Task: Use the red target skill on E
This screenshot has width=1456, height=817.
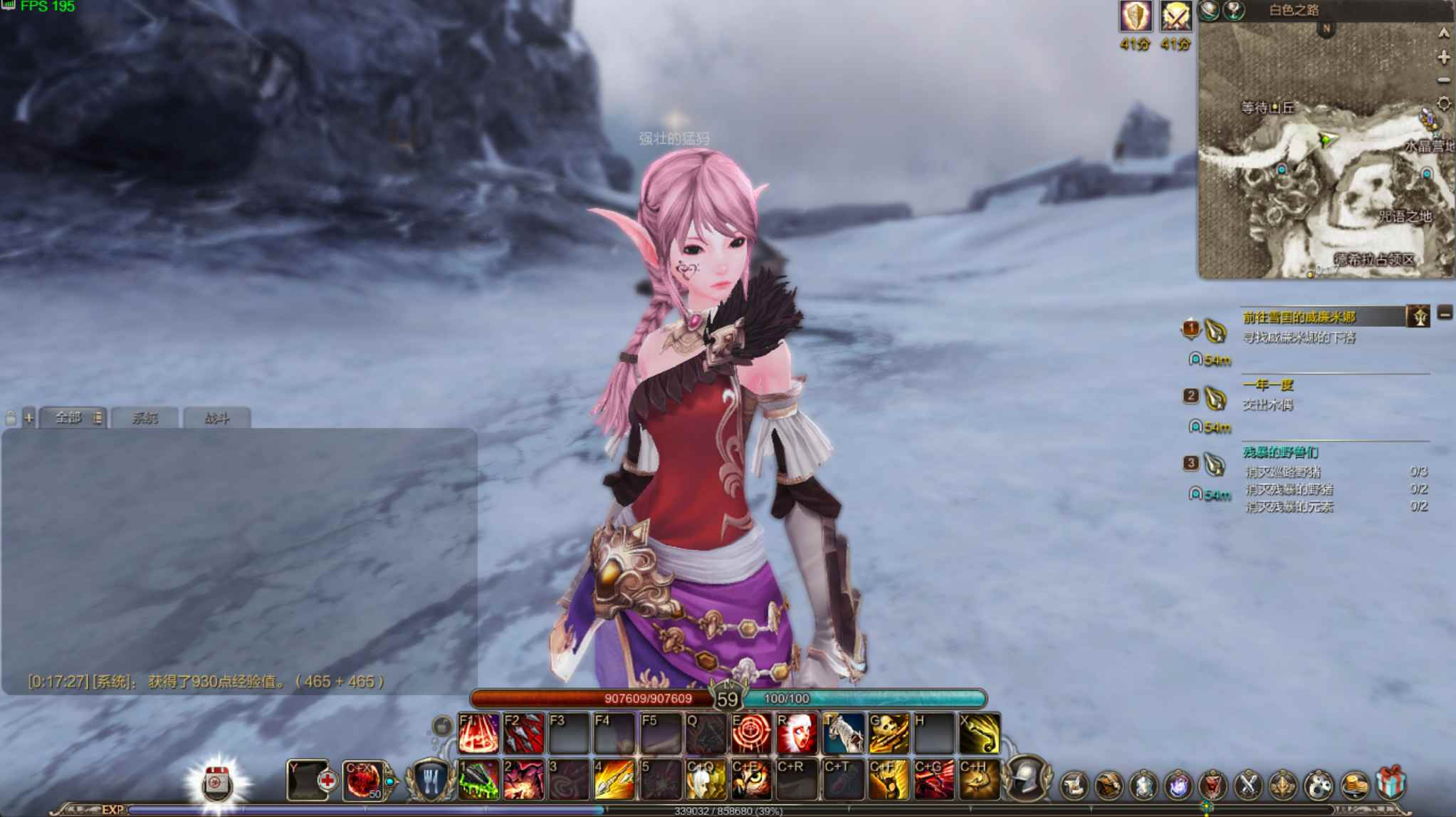Action: (751, 733)
